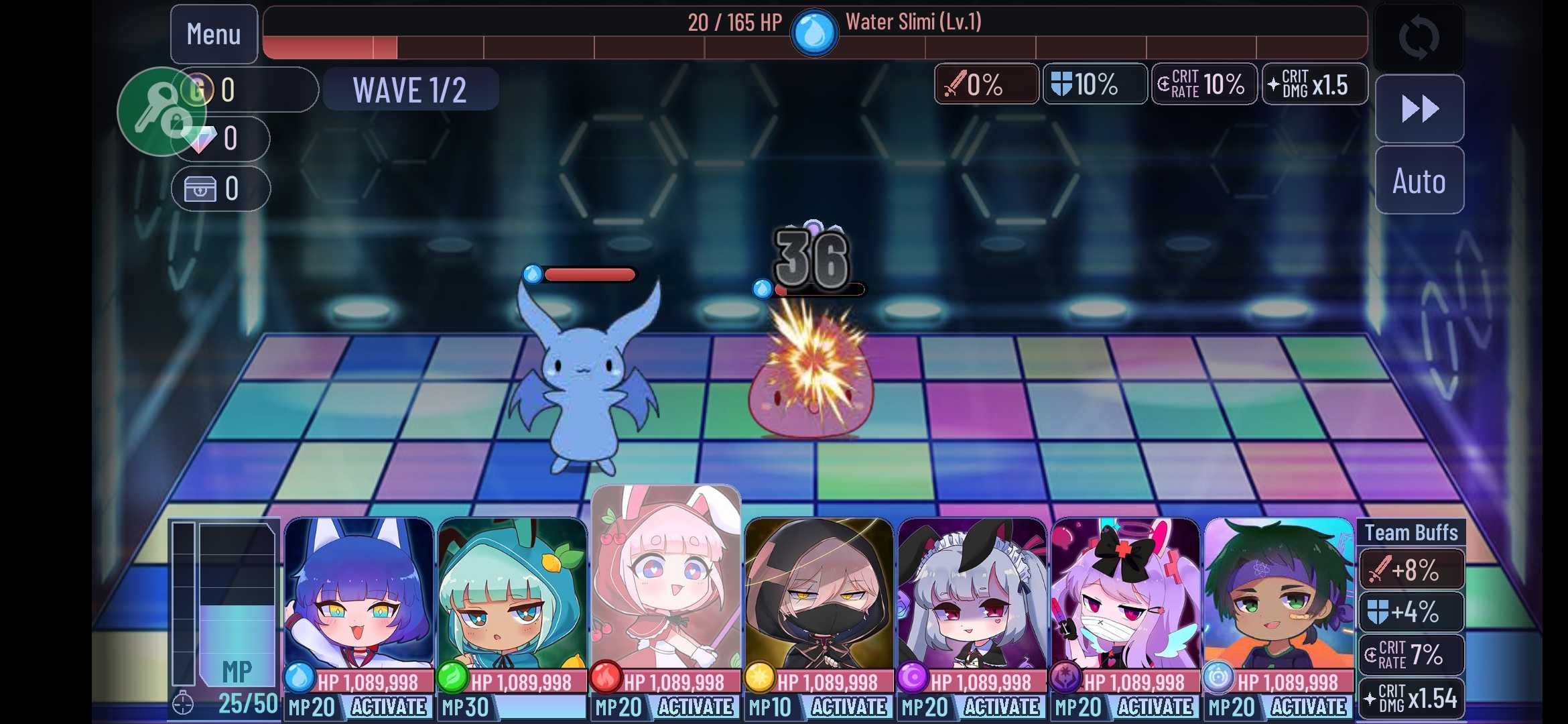Activate the silver-haired maid's skill
Screen dimensions: 1568x724
click(x=1002, y=707)
